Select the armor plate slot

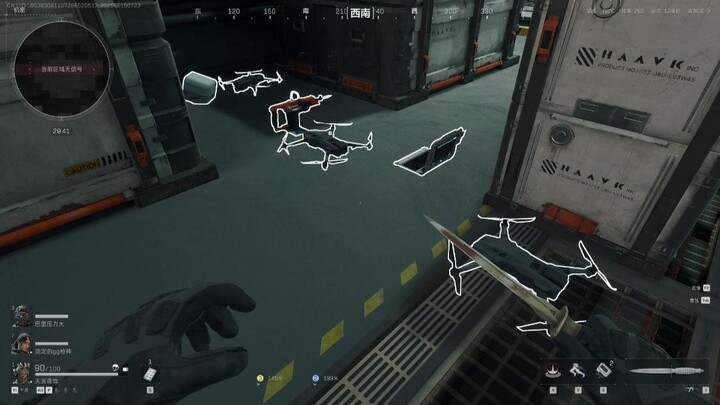click(x=150, y=373)
